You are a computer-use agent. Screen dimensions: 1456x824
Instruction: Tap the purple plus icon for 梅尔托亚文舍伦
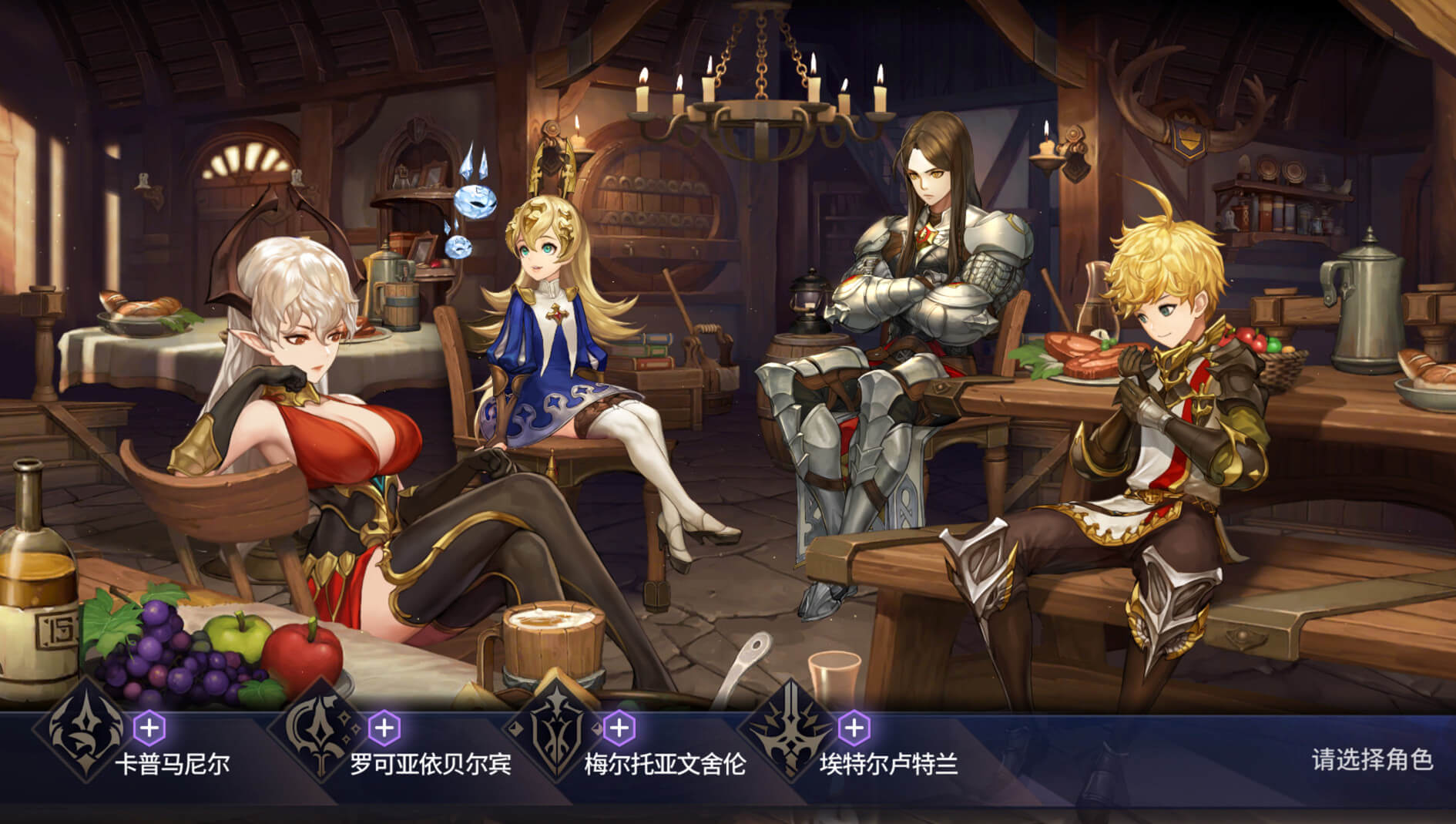click(619, 728)
